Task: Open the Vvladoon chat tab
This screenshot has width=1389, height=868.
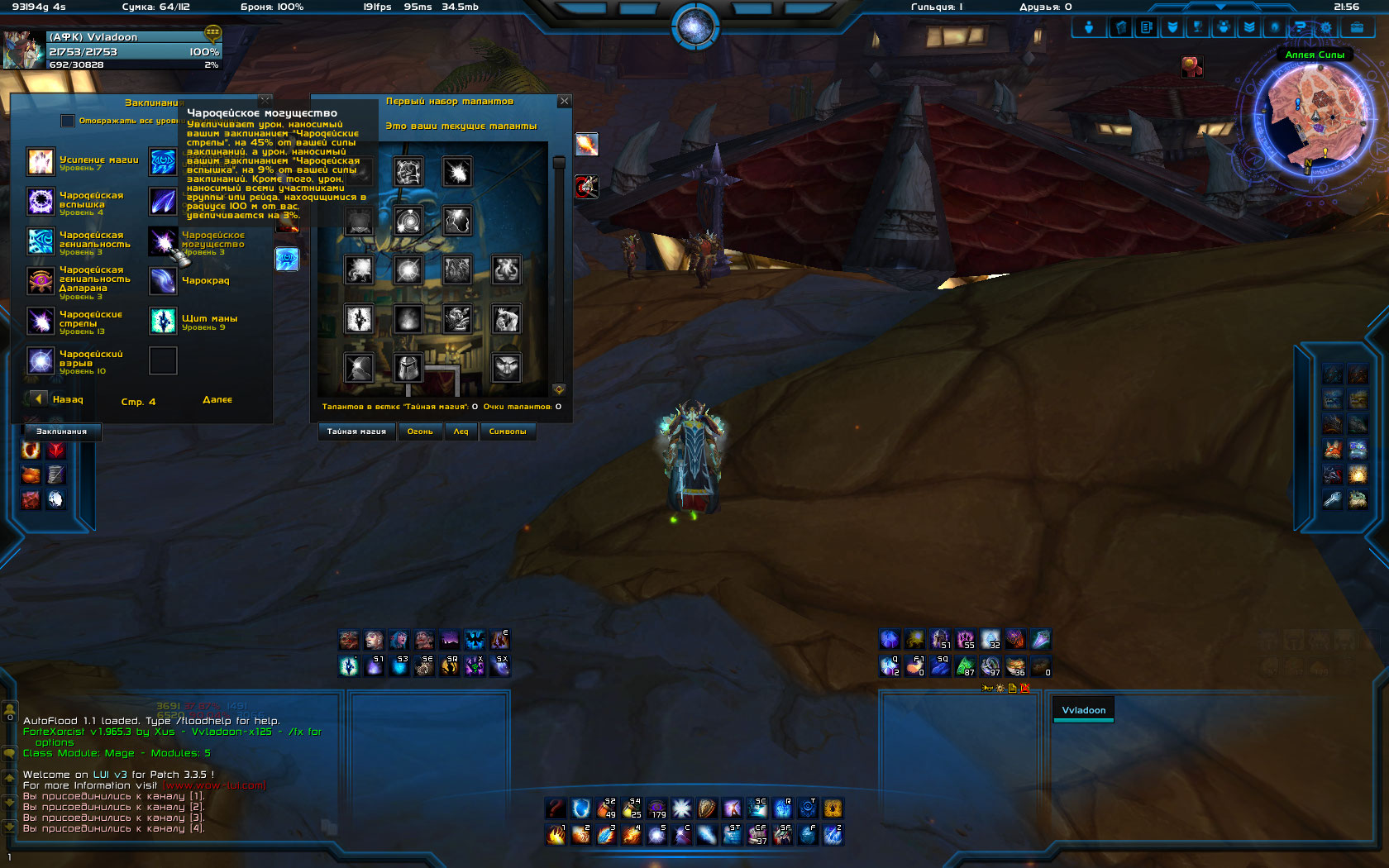Action: coord(1083,710)
